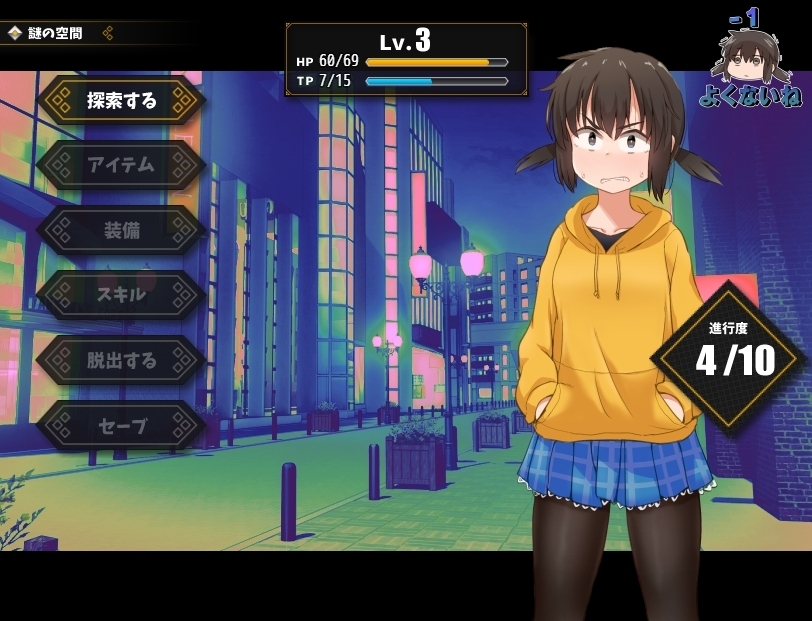Viewport: 812px width, 621px height.
Task: Choose the スキル menu entry
Action: pyautogui.click(x=122, y=295)
